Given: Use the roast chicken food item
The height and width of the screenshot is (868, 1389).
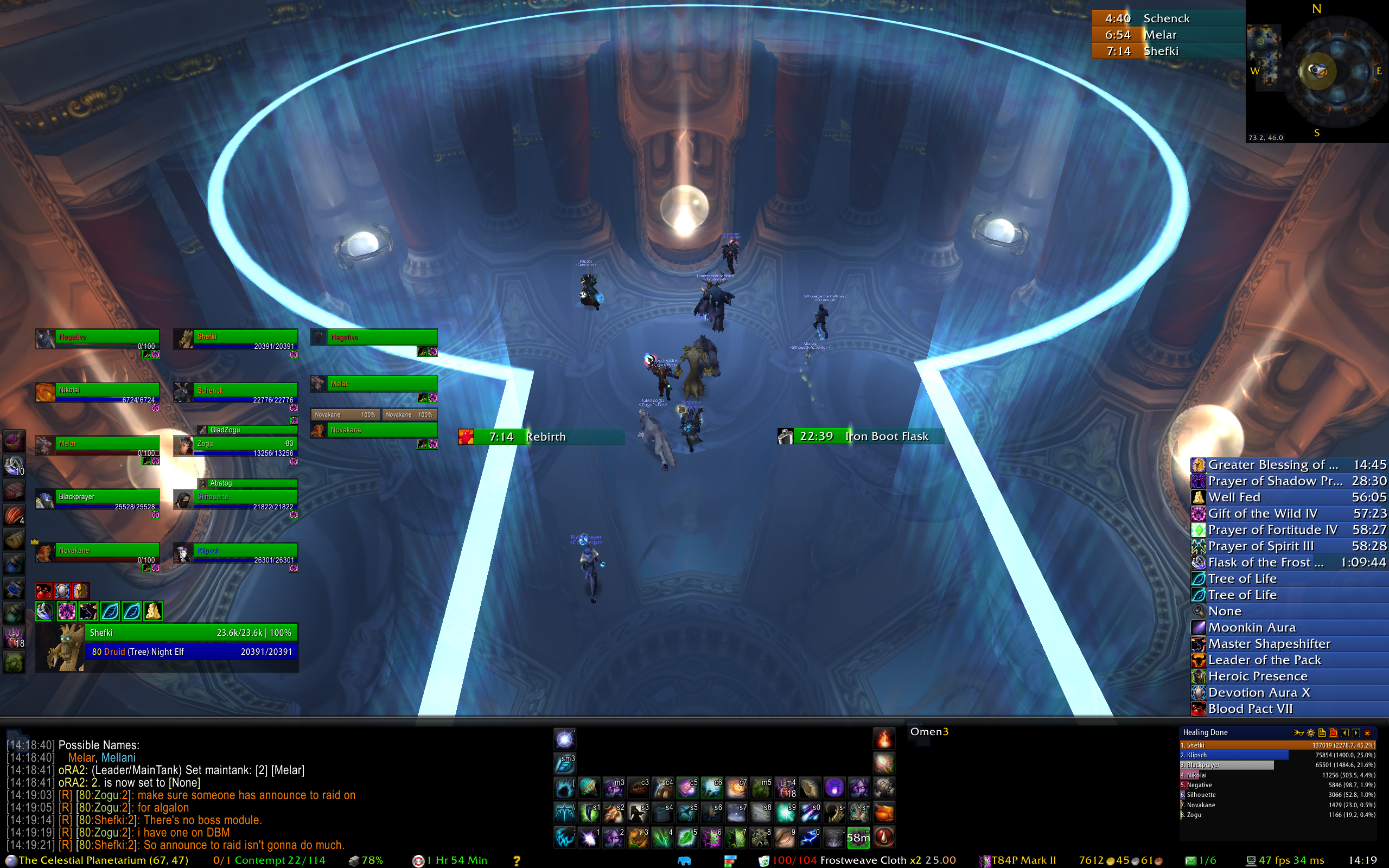Looking at the screenshot, I should pyautogui.click(x=884, y=813).
